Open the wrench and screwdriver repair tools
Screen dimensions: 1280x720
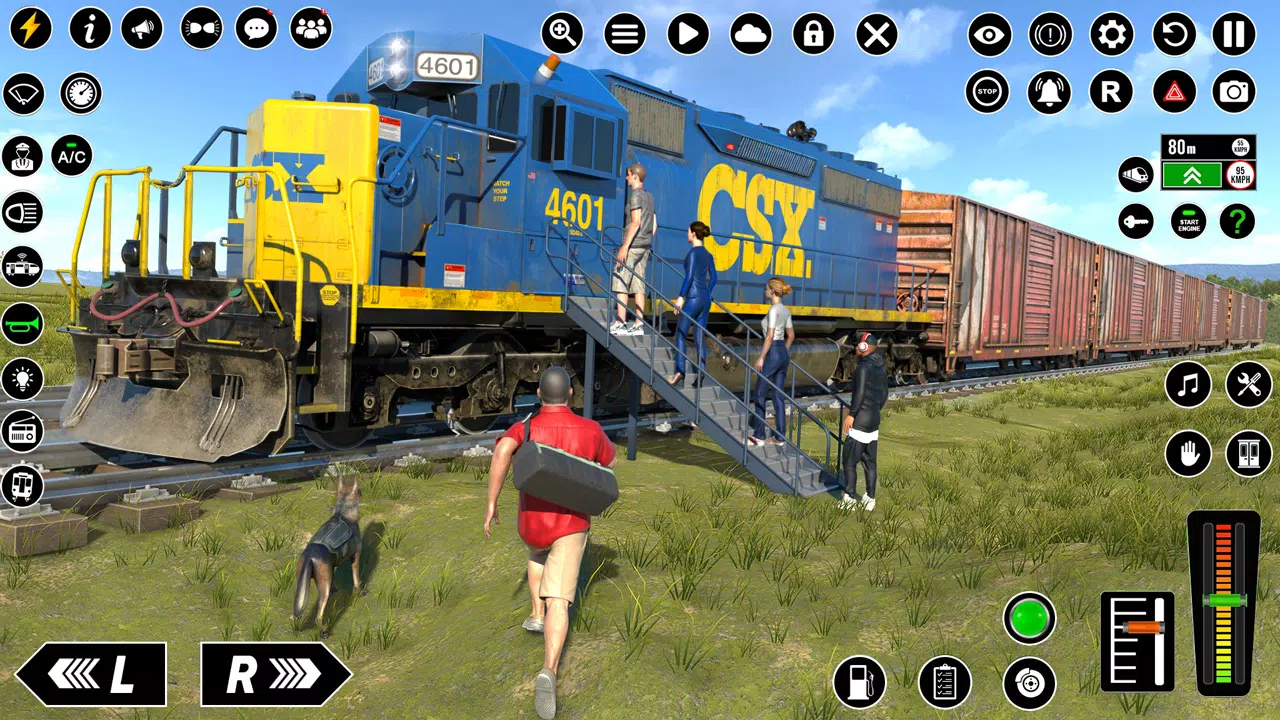tap(1249, 384)
